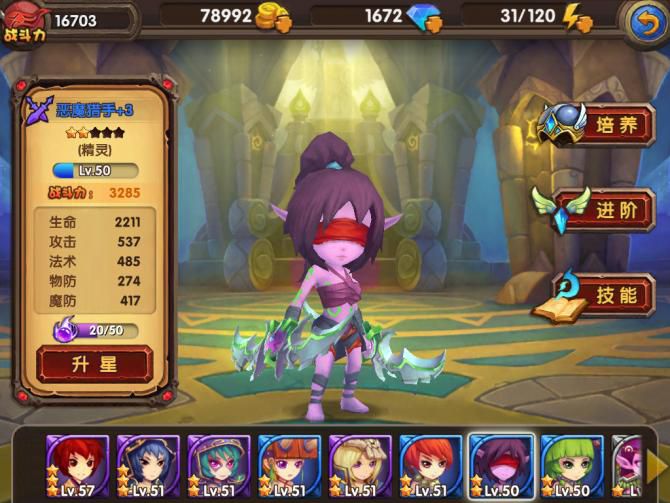Open the 技能 (Skills) menu

coord(599,295)
